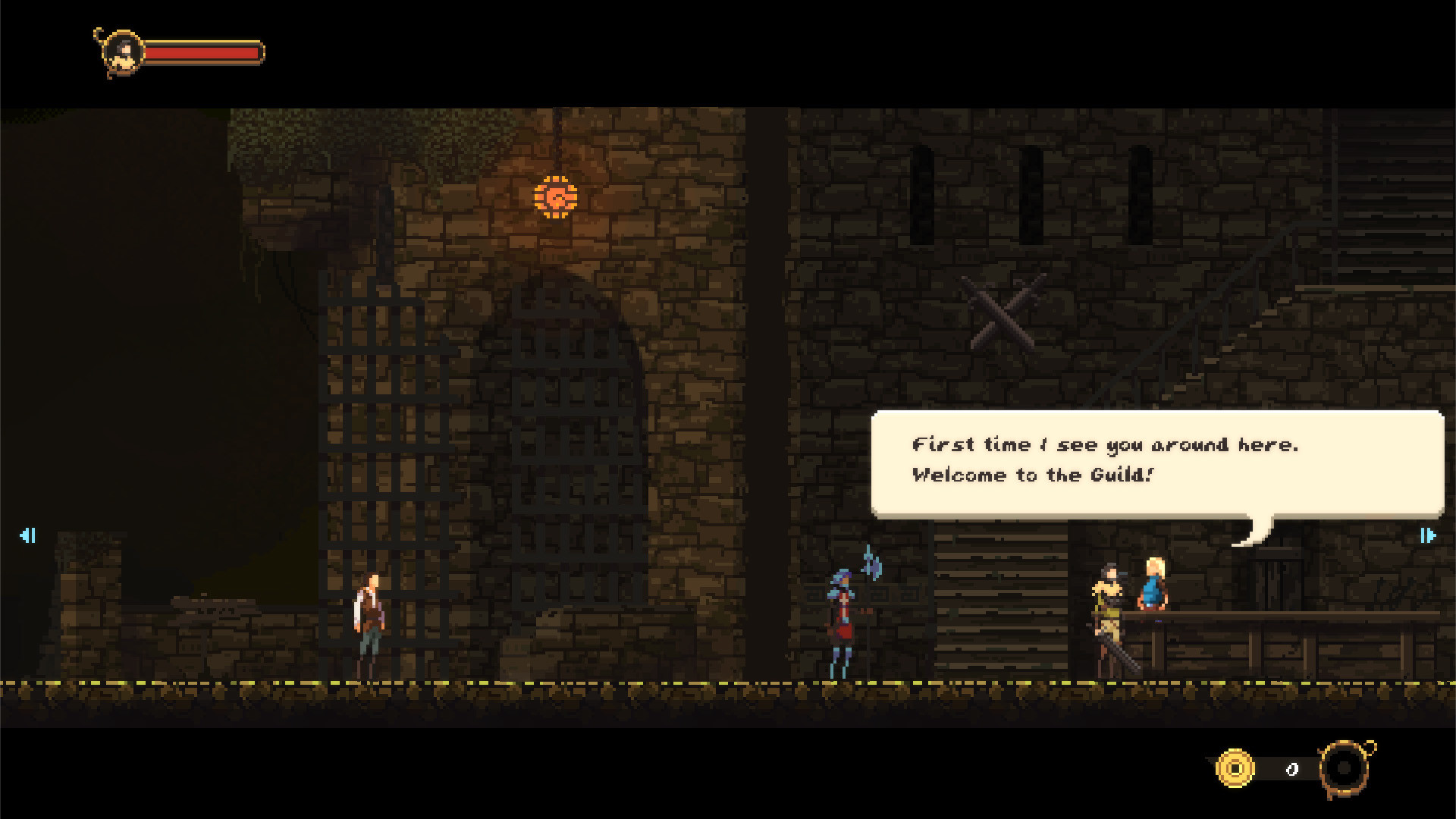The image size is (1456, 819).
Task: Click the text 'First time I see you around here.'
Action: (1106, 444)
